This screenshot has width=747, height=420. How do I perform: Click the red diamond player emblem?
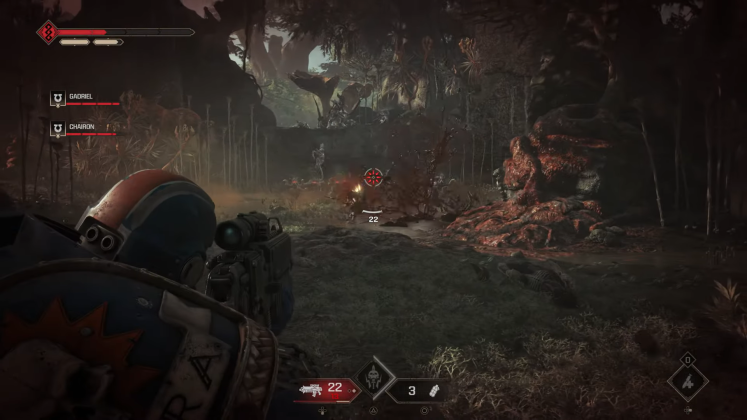[47, 33]
